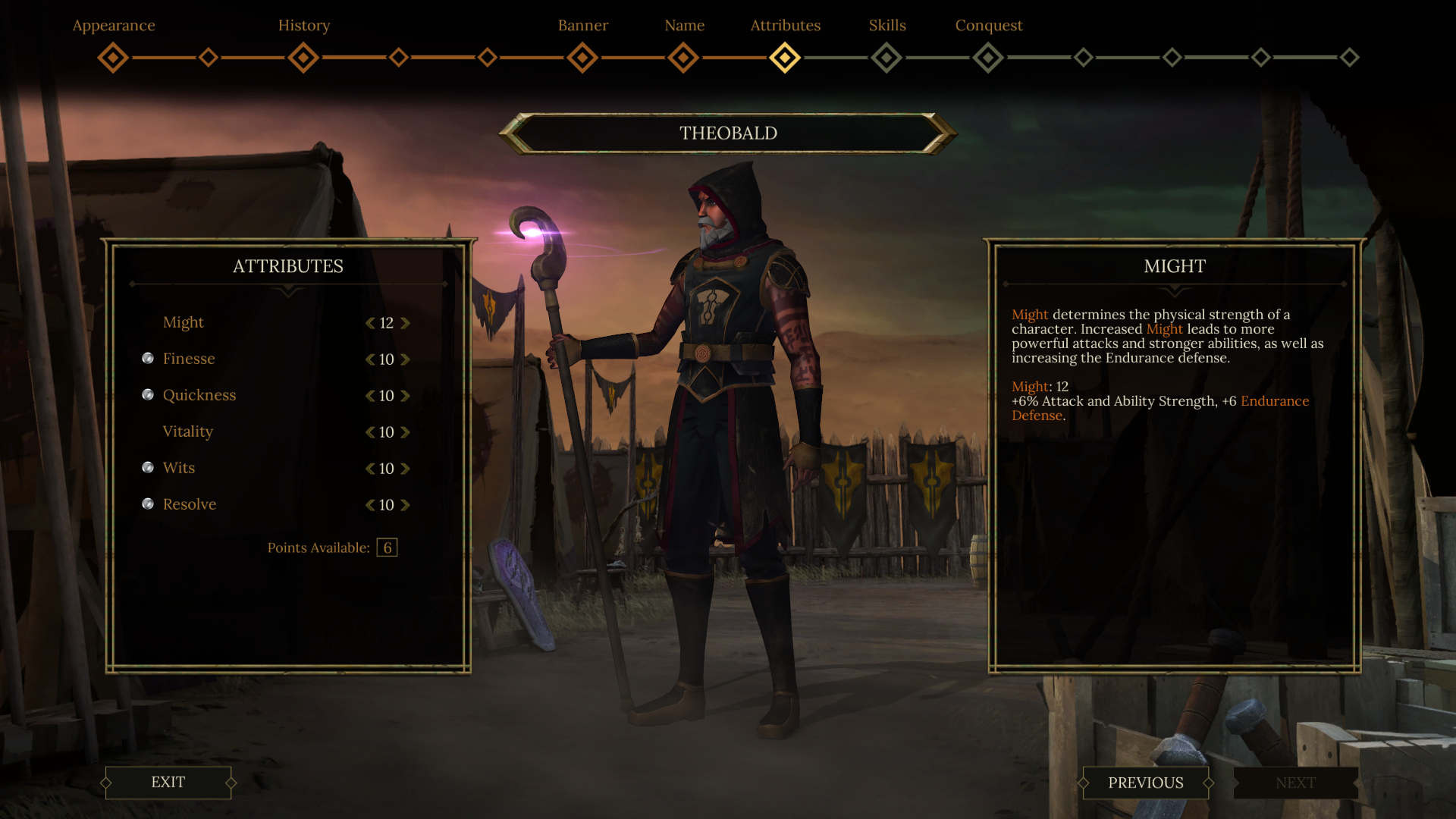Select the Finesse attribute row
Viewport: 1456px width, 819px height.
(189, 359)
